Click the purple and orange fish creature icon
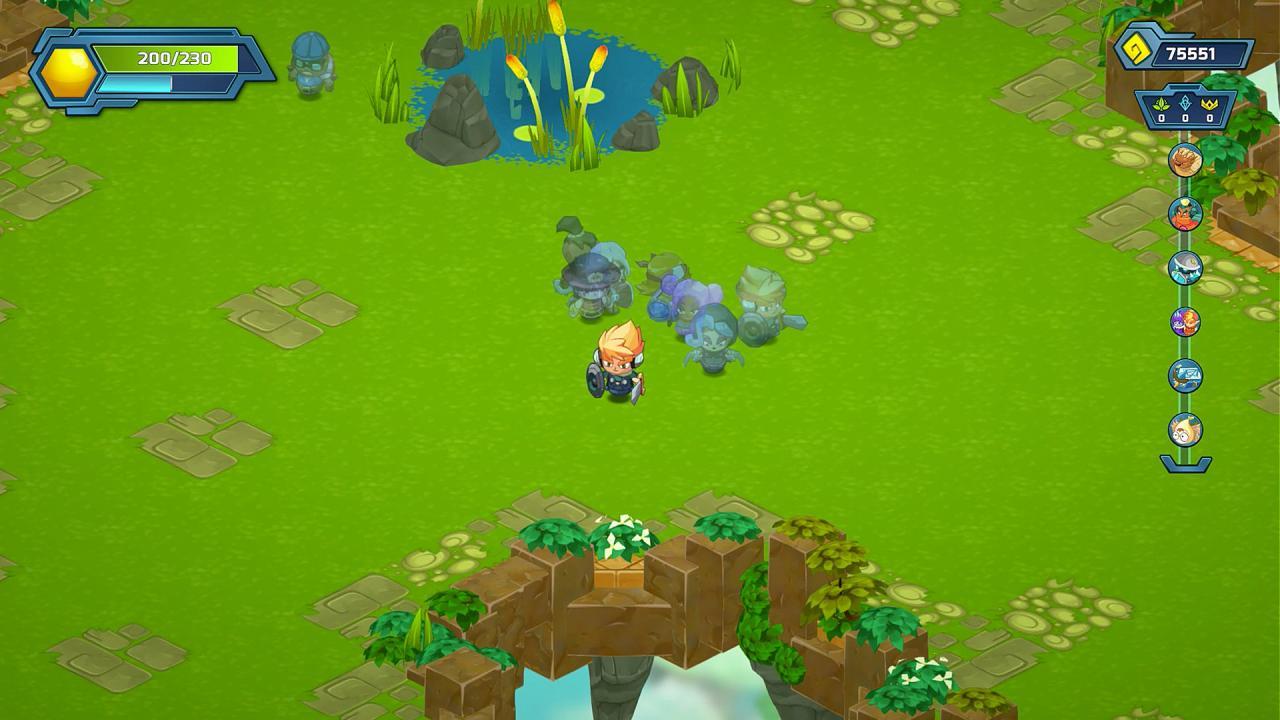Screen dimensions: 1280x720 pos(1184,322)
